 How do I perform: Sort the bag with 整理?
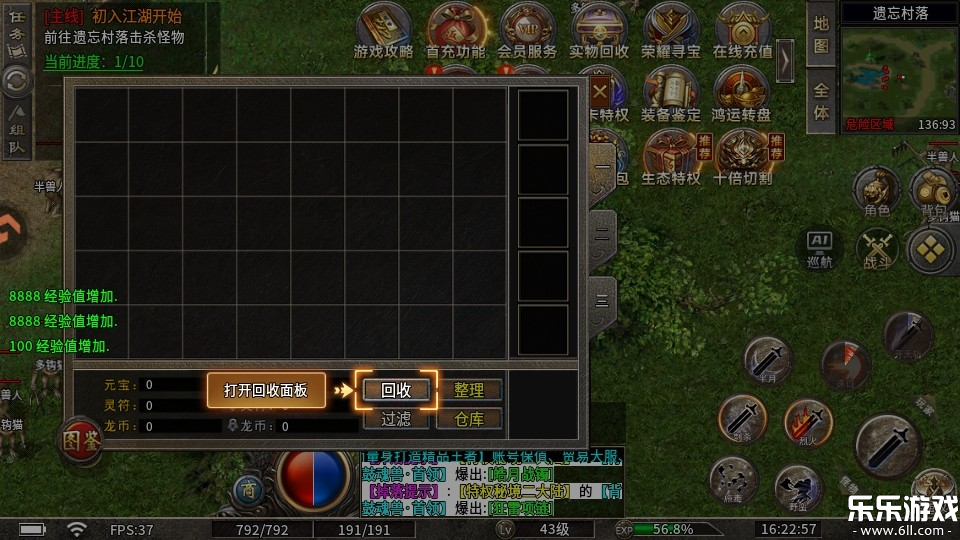click(468, 390)
